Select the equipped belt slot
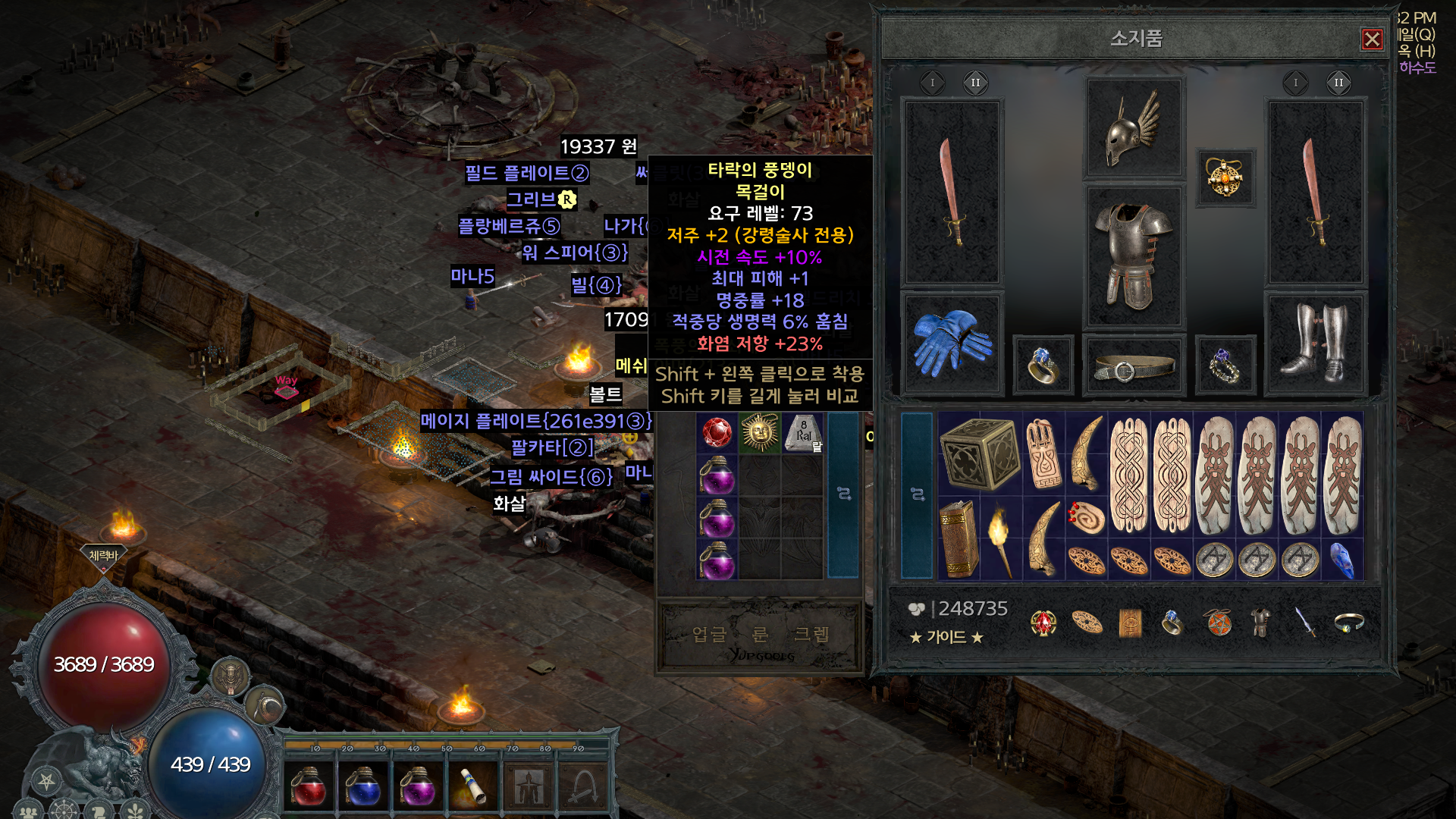This screenshot has width=1456, height=819. [x=1134, y=368]
